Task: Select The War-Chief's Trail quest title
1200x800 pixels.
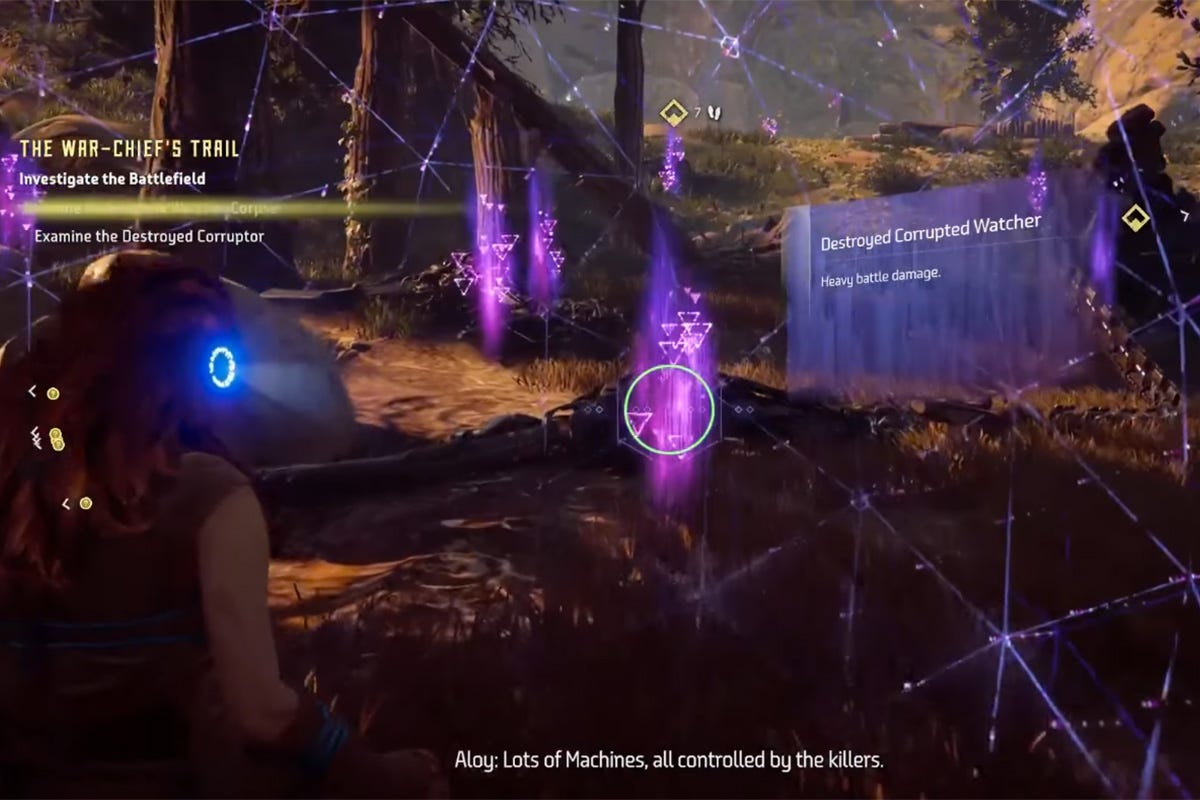Action: (130, 149)
